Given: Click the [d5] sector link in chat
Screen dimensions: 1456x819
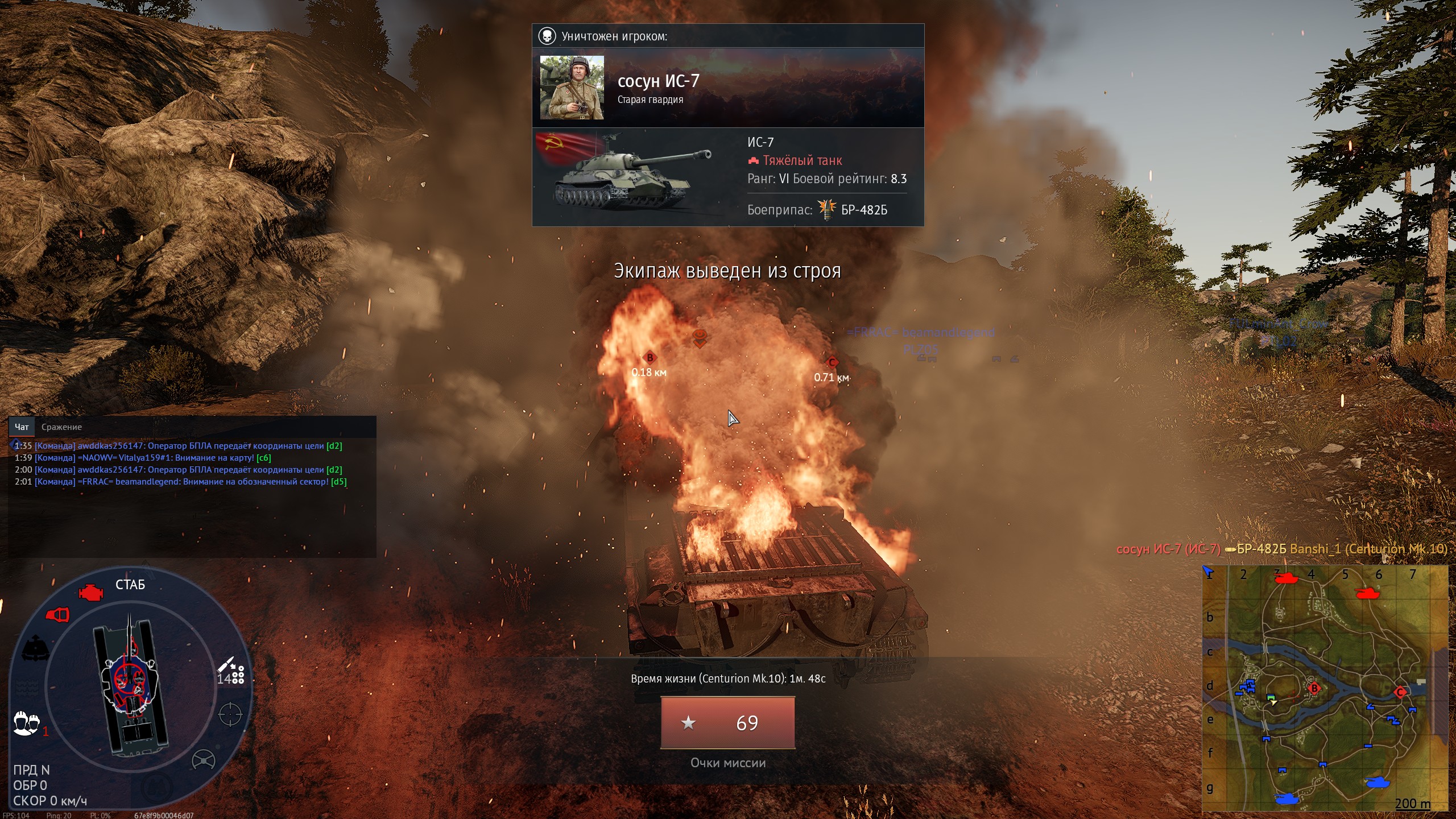Looking at the screenshot, I should coord(338,482).
